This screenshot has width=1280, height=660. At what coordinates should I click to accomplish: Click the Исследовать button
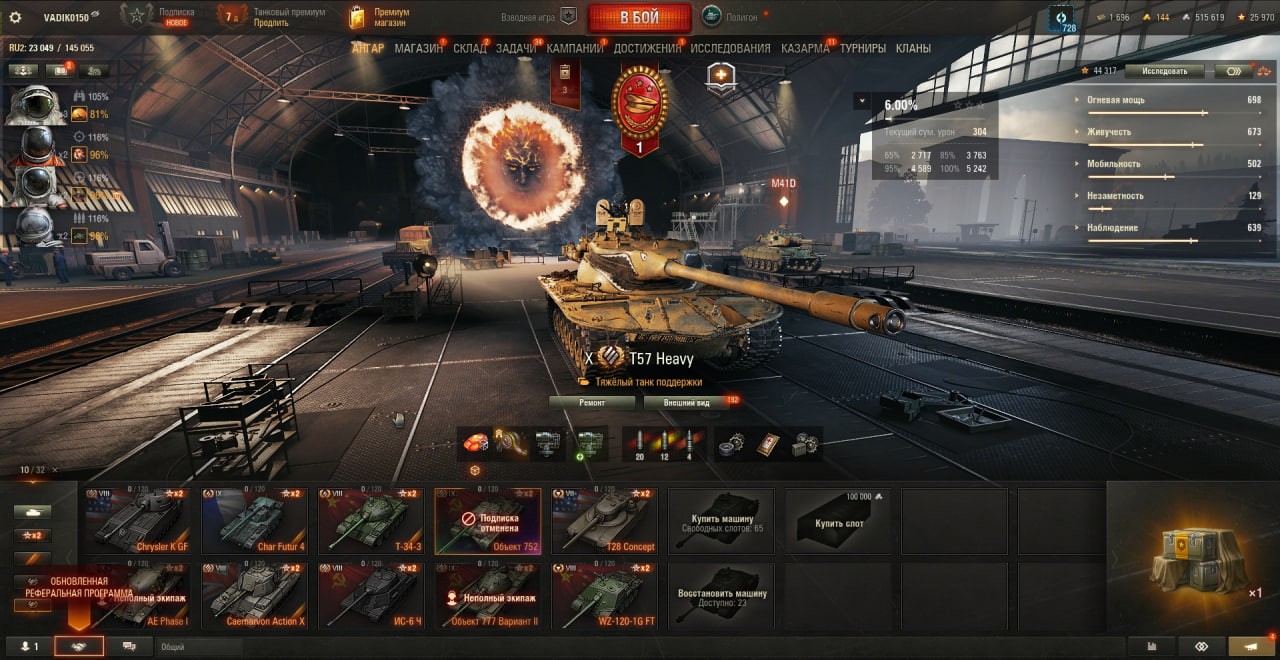1162,71
